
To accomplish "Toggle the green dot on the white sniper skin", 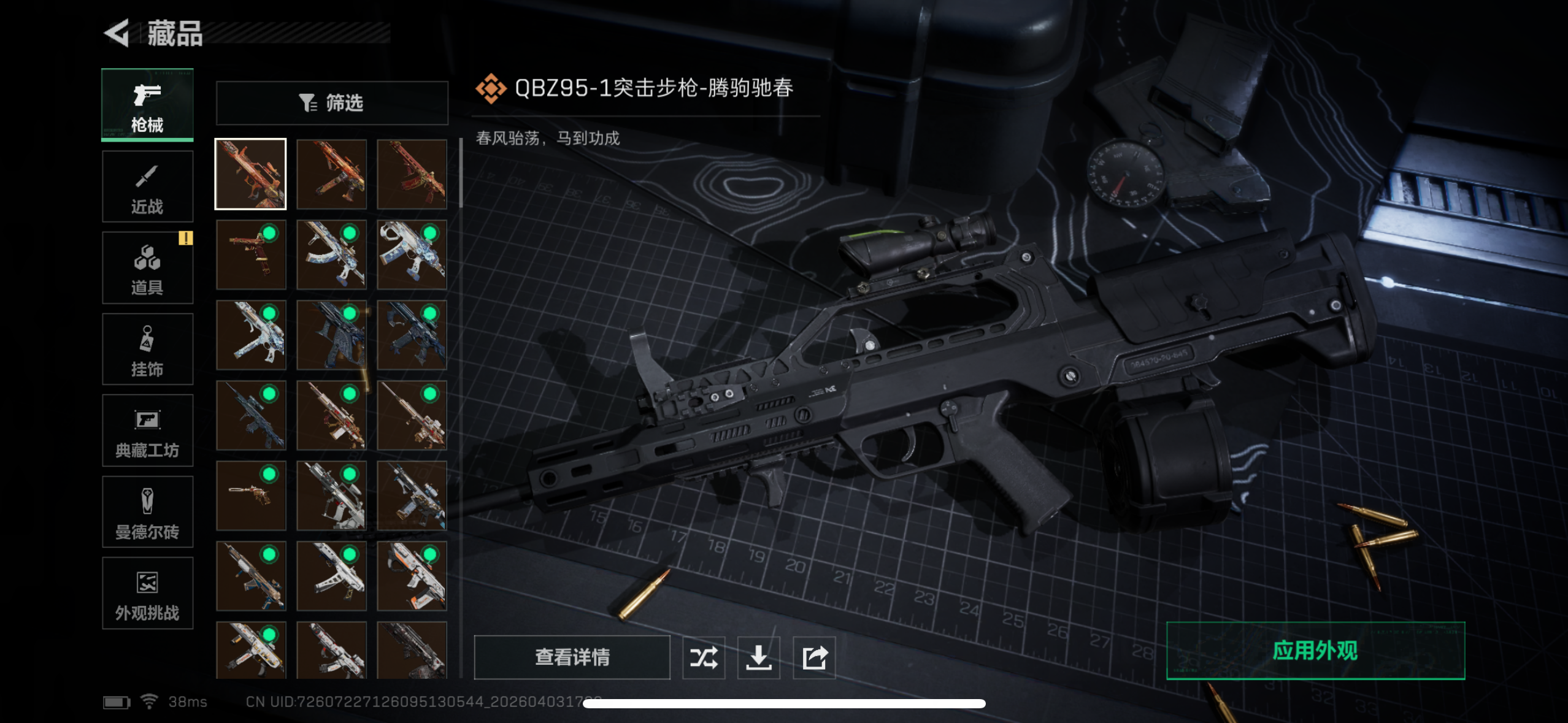I will [429, 394].
